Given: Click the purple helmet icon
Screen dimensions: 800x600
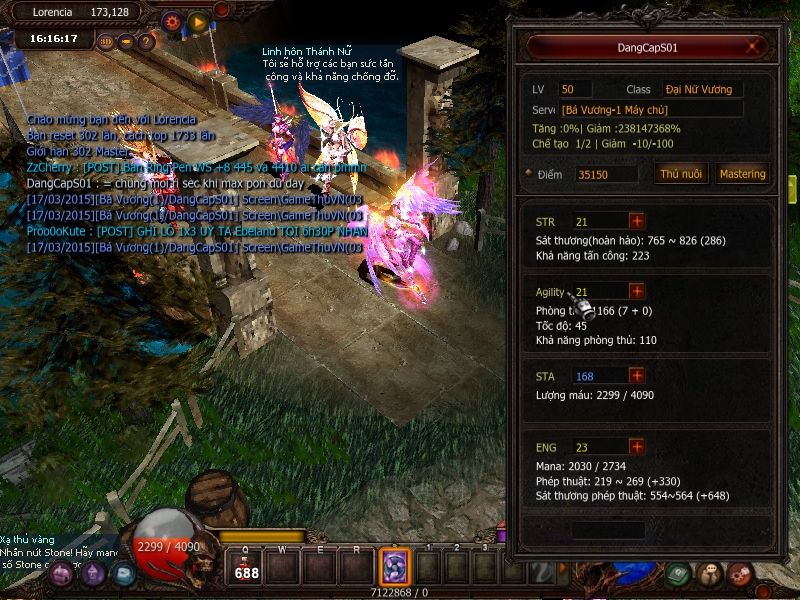Looking at the screenshot, I should click(x=93, y=574).
